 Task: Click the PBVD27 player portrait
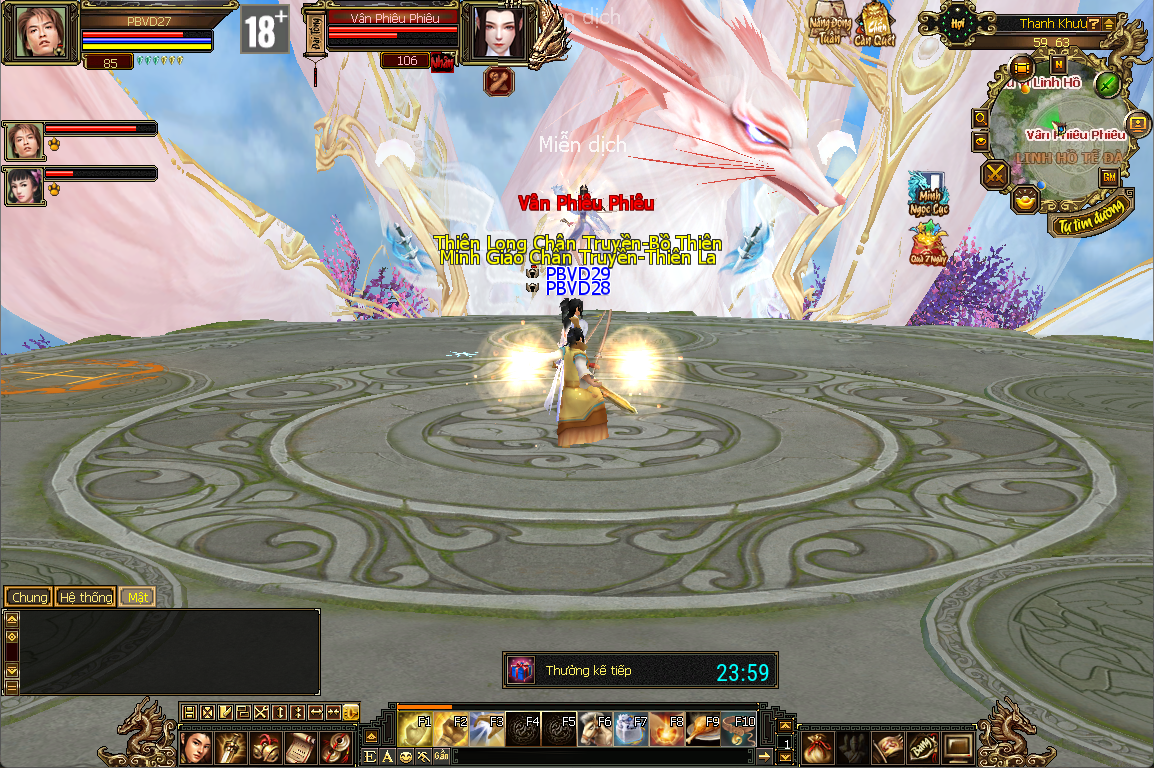41,32
